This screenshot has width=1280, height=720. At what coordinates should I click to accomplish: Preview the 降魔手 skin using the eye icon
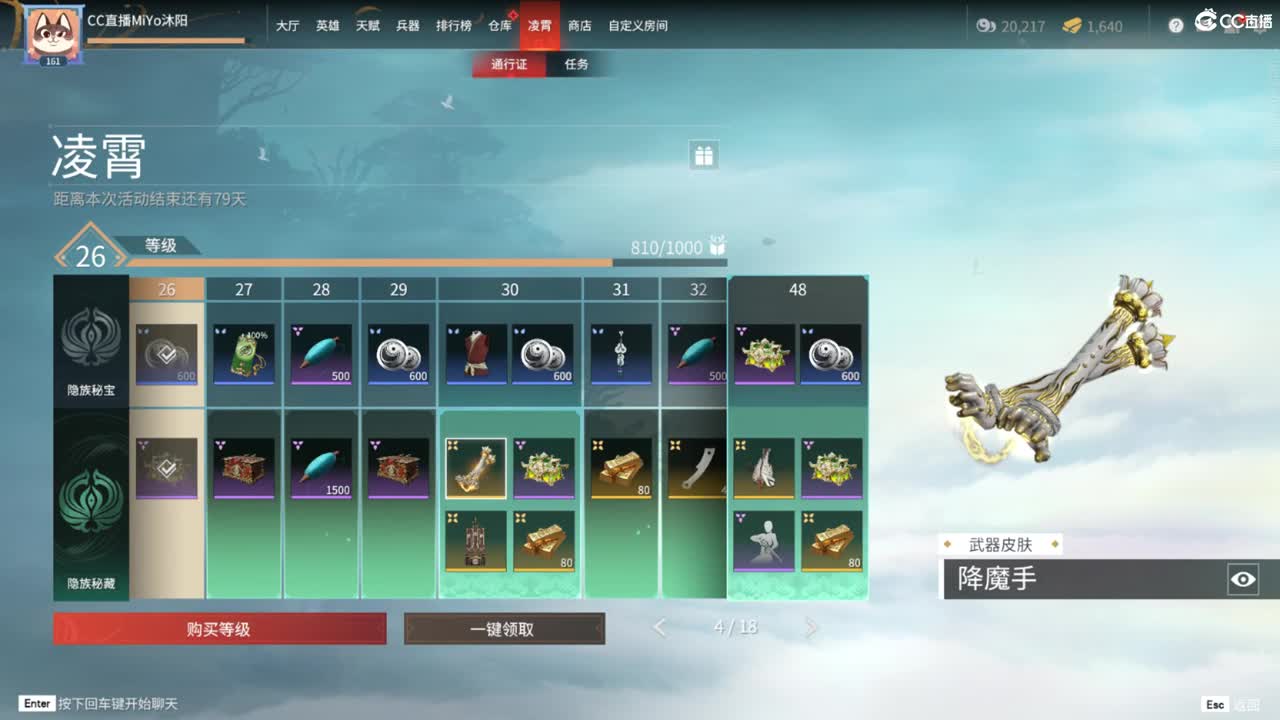(x=1242, y=578)
